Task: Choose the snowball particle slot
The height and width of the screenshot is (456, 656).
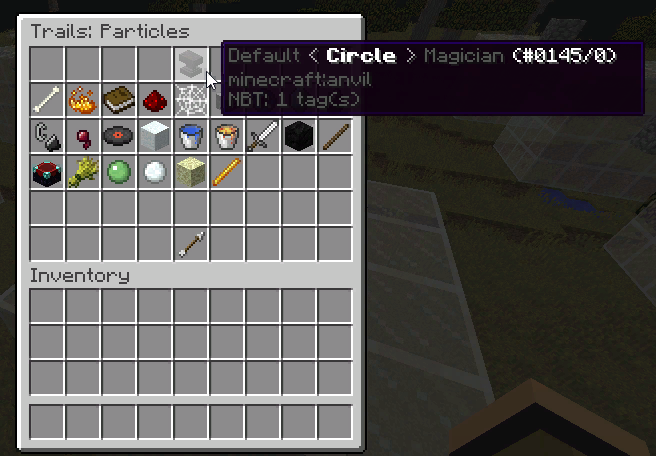Action: 154,172
